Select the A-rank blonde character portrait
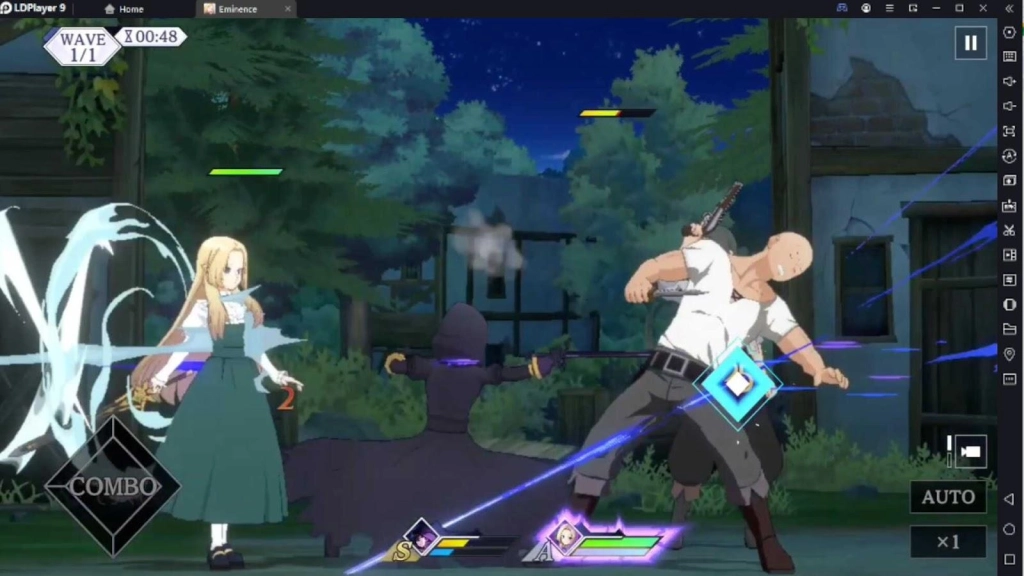Image resolution: width=1024 pixels, height=576 pixels. coord(566,537)
